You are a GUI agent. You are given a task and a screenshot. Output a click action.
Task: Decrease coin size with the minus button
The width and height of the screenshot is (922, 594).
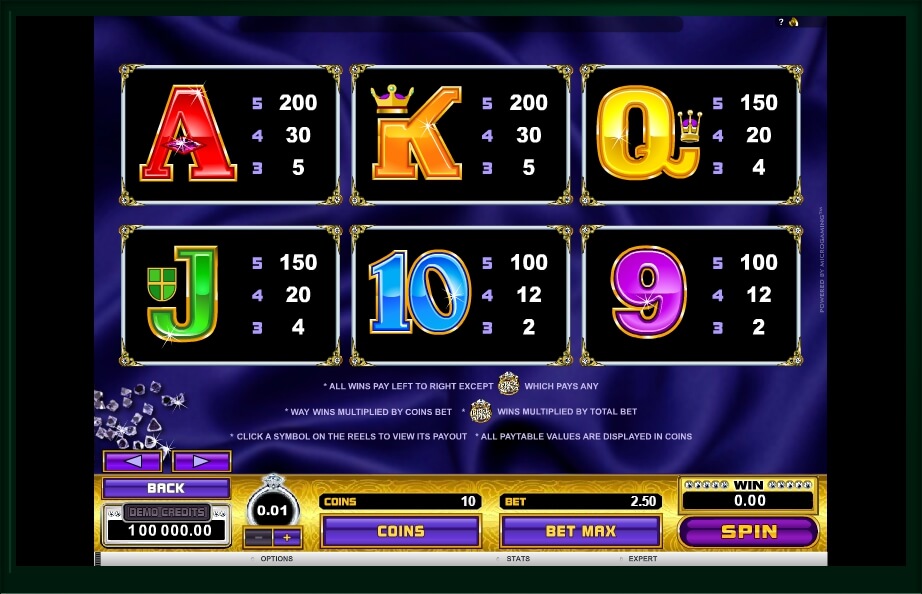258,537
